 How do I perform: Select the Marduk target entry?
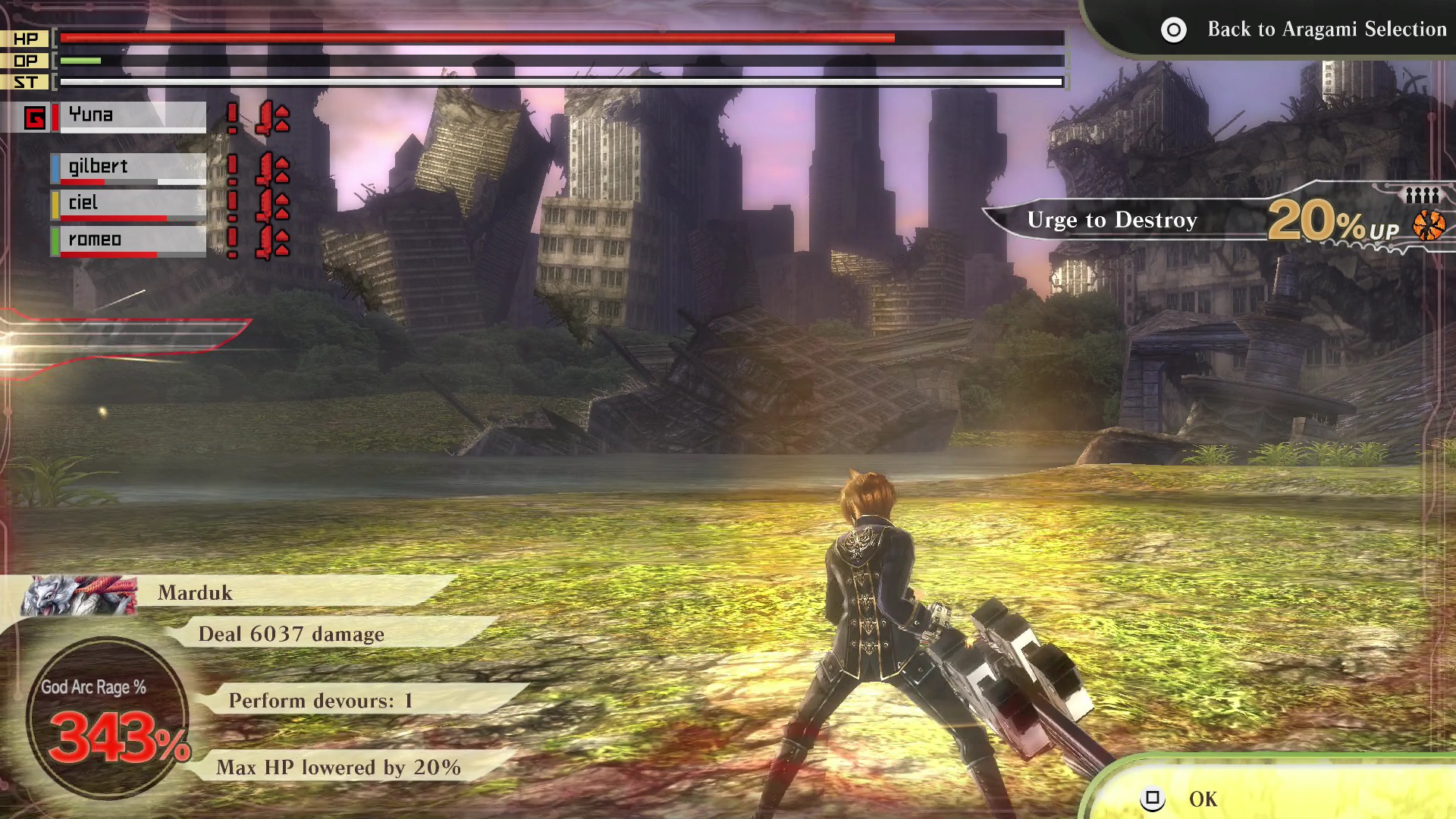pos(227,592)
